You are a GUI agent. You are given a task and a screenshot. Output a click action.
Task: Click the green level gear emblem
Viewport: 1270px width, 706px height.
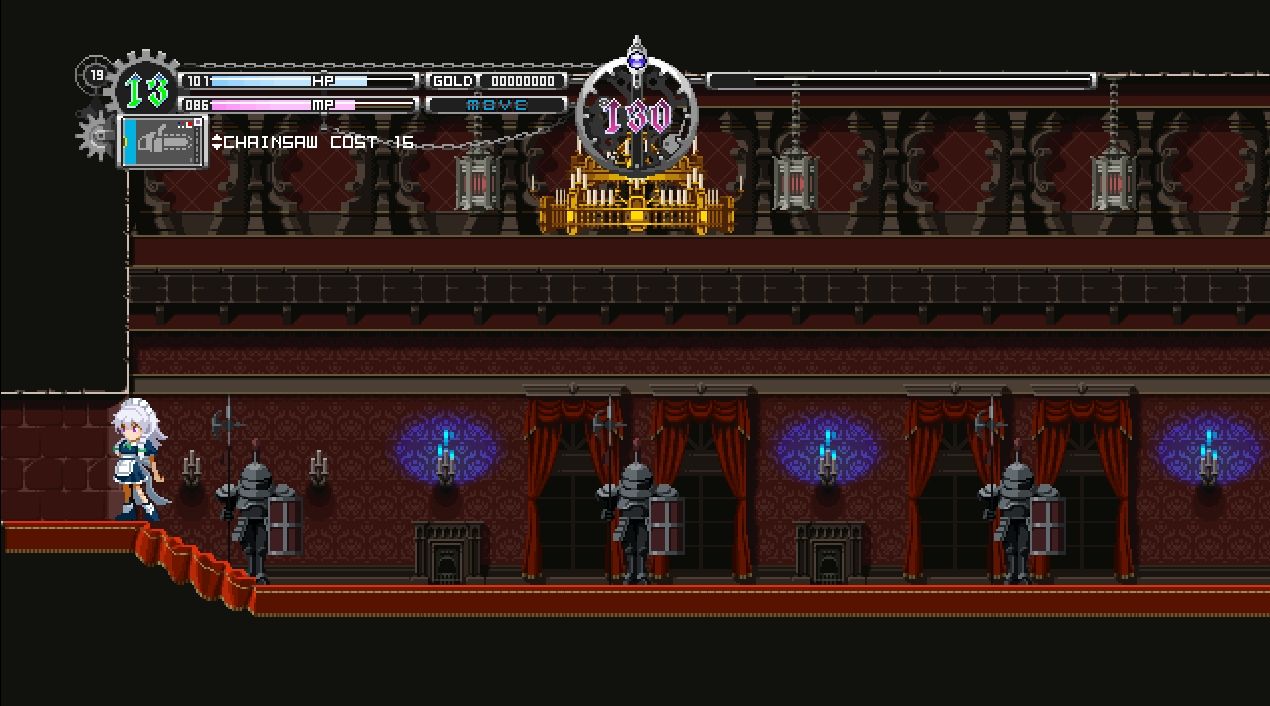pos(144,90)
